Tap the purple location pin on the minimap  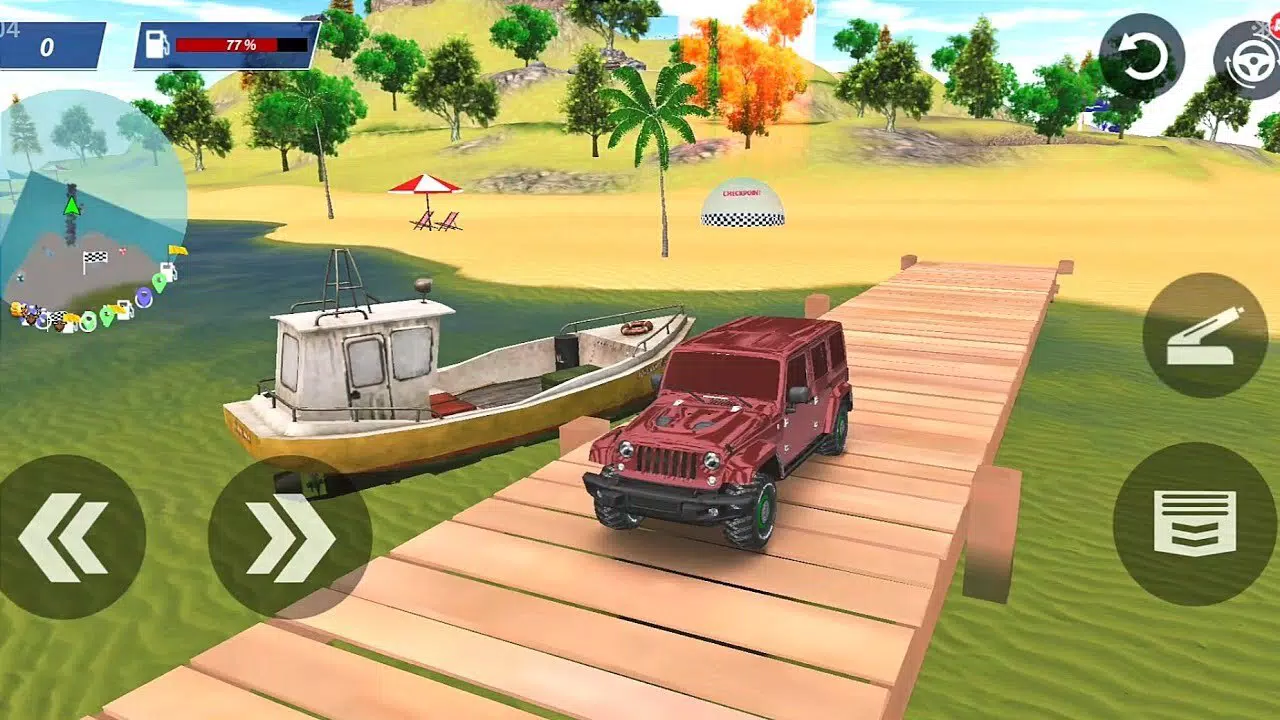[144, 296]
